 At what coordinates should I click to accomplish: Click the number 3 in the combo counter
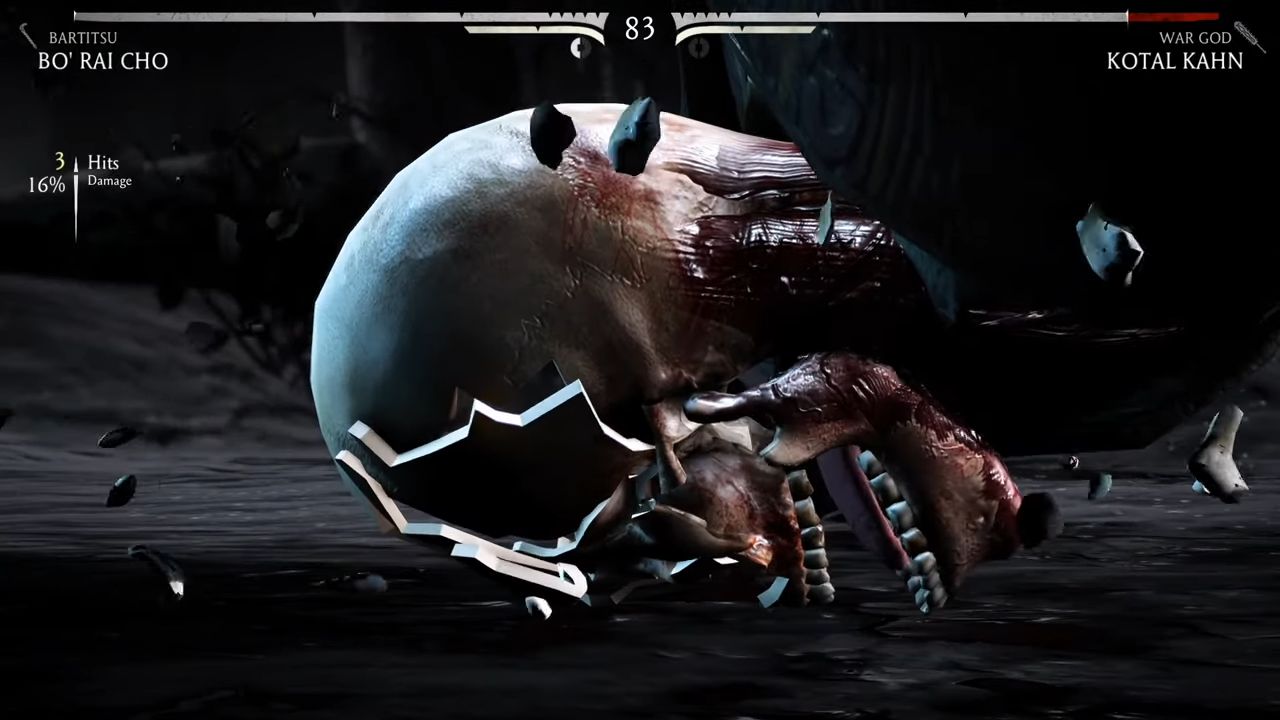click(x=59, y=161)
